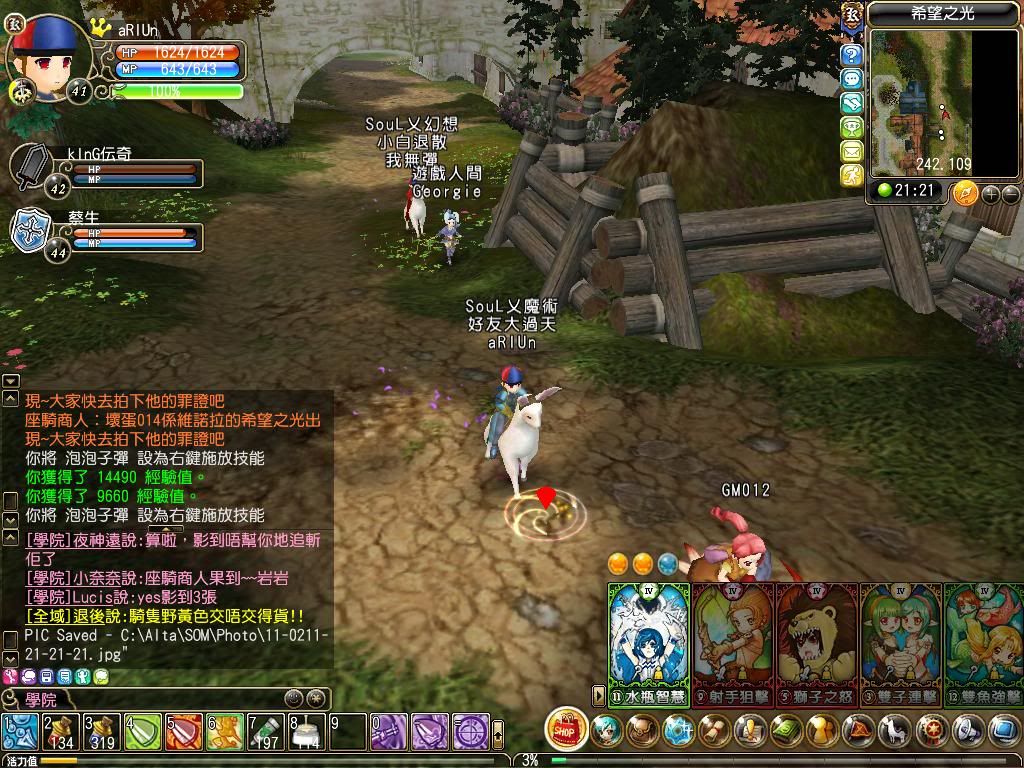Image resolution: width=1024 pixels, height=768 pixels.
Task: Open the yellow envelope mail icon
Action: (x=851, y=151)
